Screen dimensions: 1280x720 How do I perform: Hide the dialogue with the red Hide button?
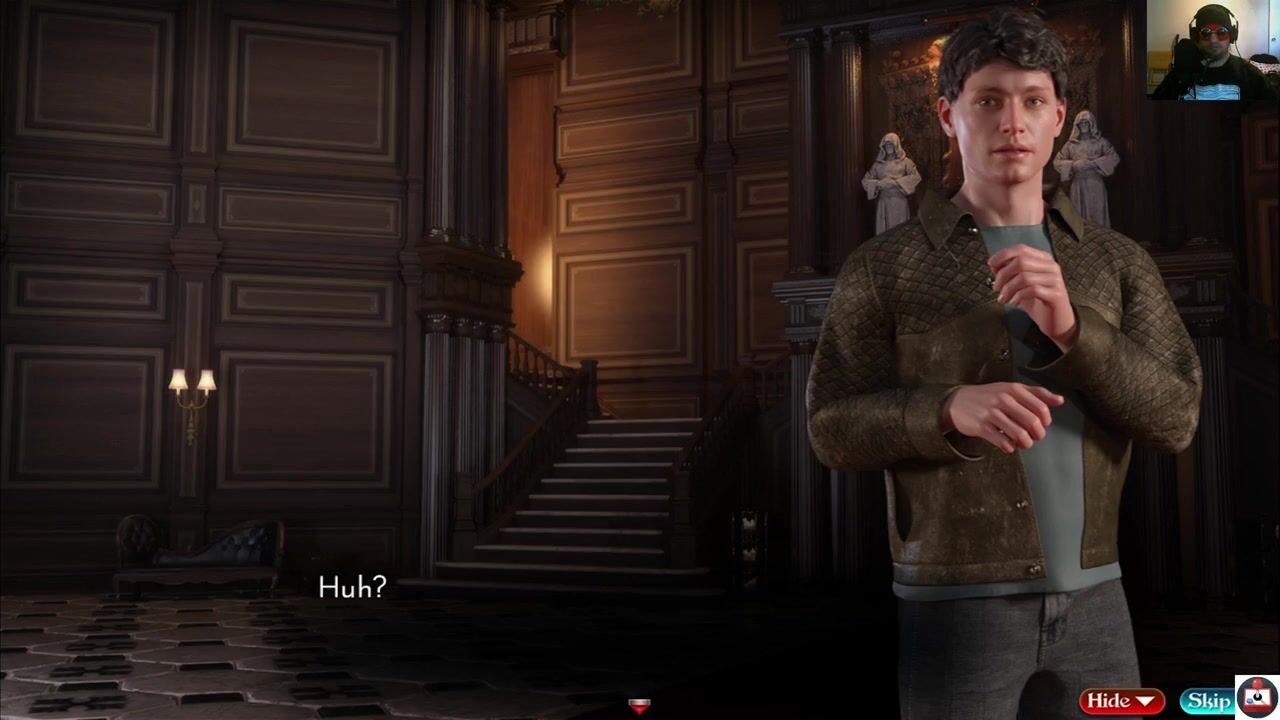pos(1121,701)
